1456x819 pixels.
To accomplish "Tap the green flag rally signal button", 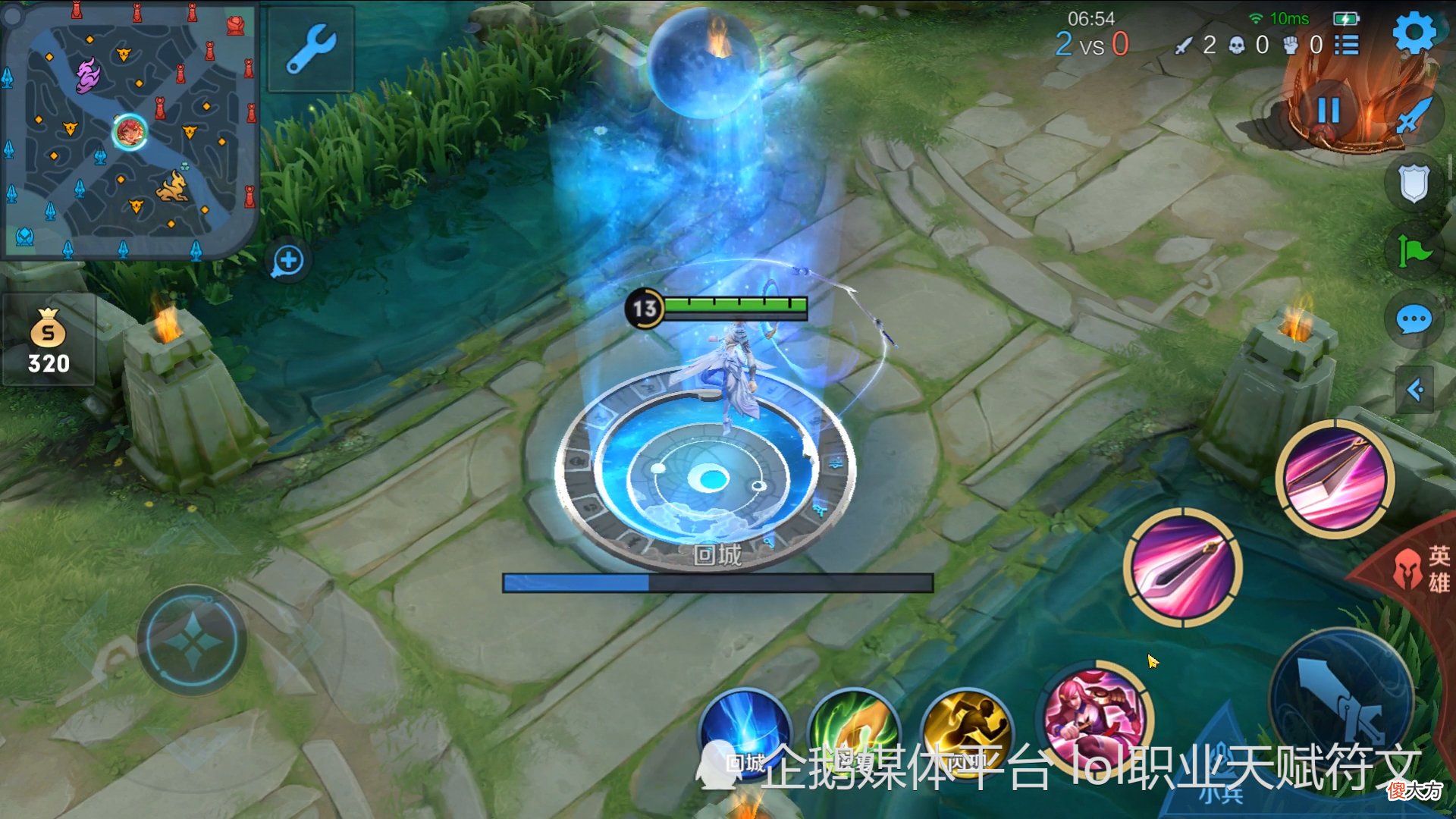I will tap(1414, 251).
